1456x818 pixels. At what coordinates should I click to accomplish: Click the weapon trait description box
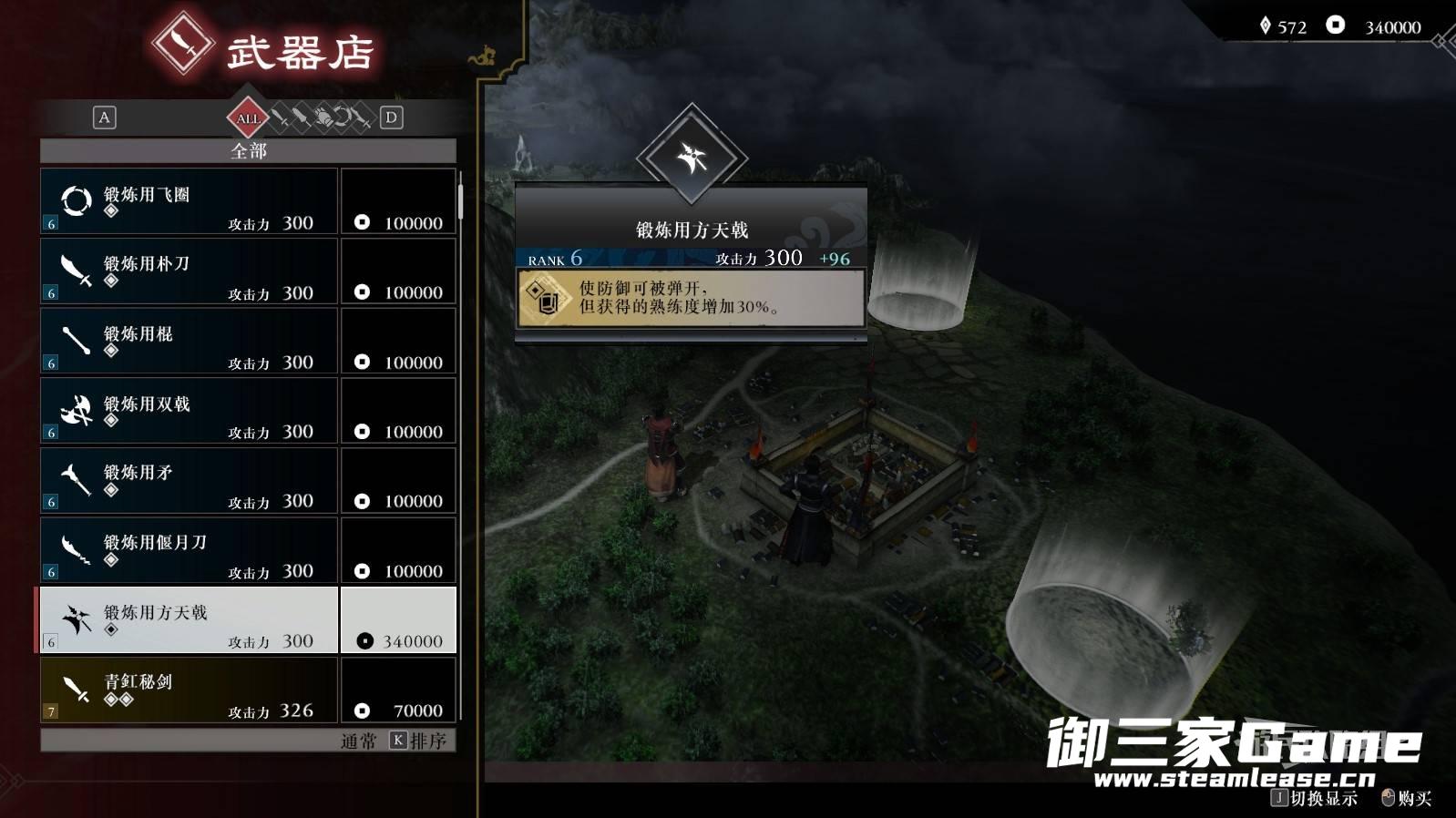691,298
